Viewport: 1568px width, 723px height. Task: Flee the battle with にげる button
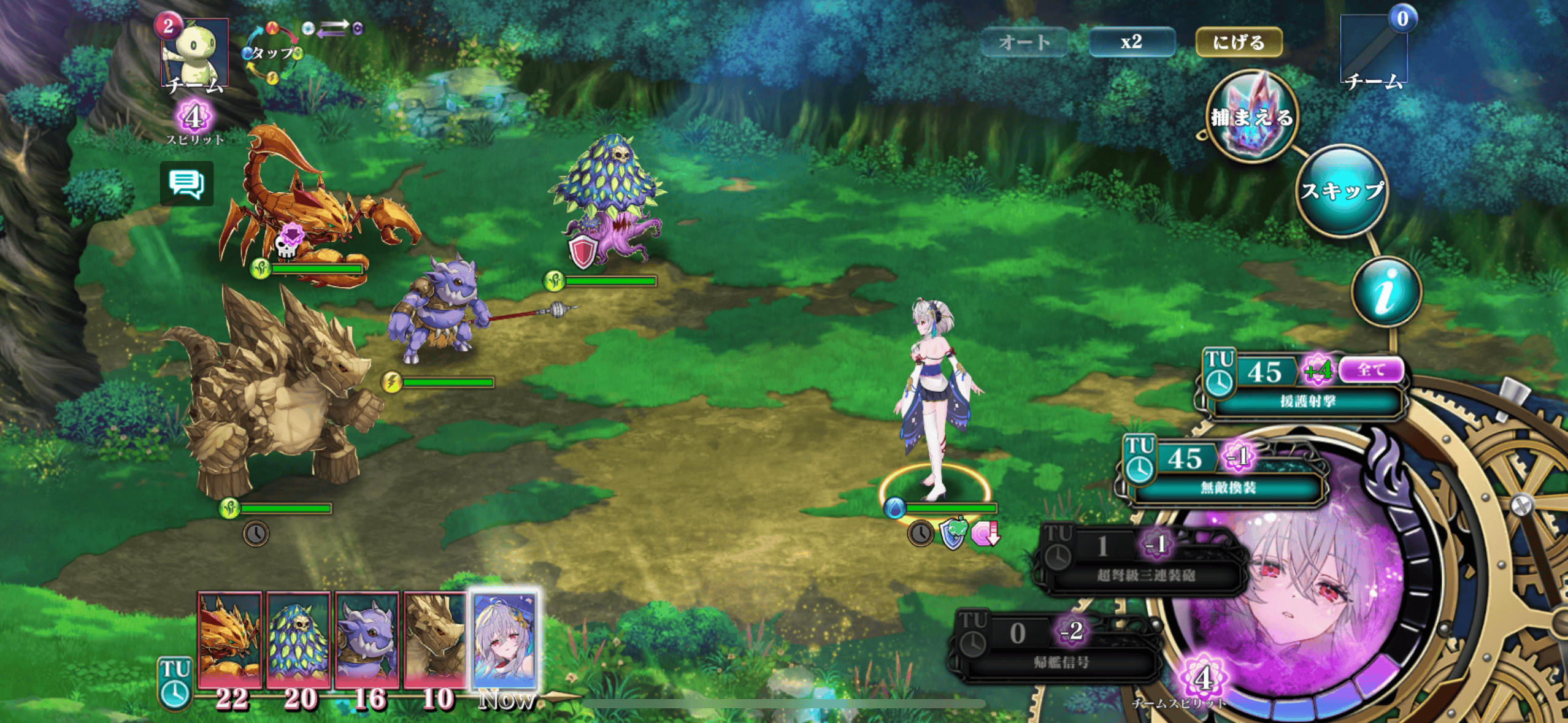point(1239,42)
